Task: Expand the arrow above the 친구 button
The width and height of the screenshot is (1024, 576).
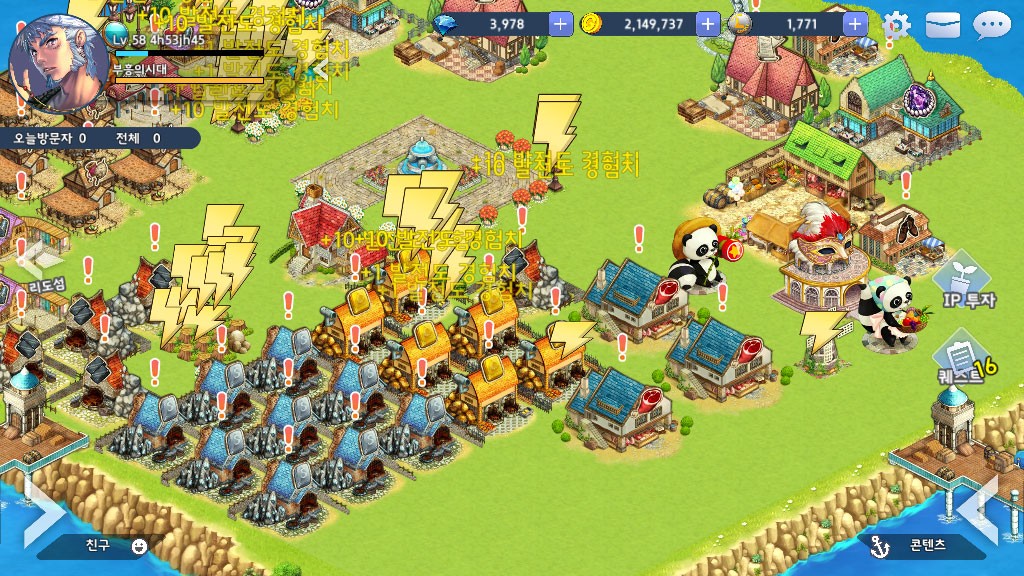Action: (42, 506)
